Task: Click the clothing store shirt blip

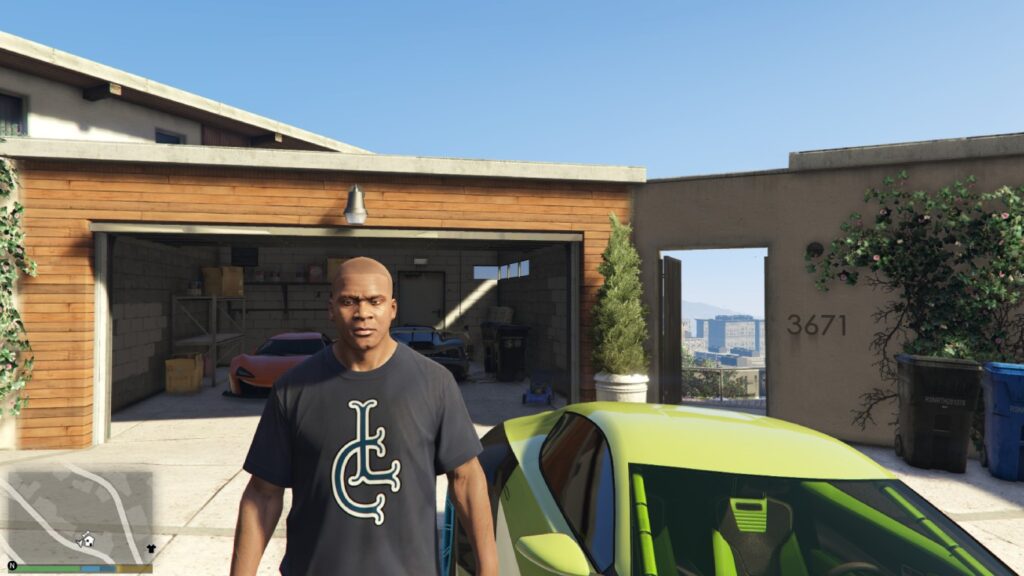Action: point(151,548)
